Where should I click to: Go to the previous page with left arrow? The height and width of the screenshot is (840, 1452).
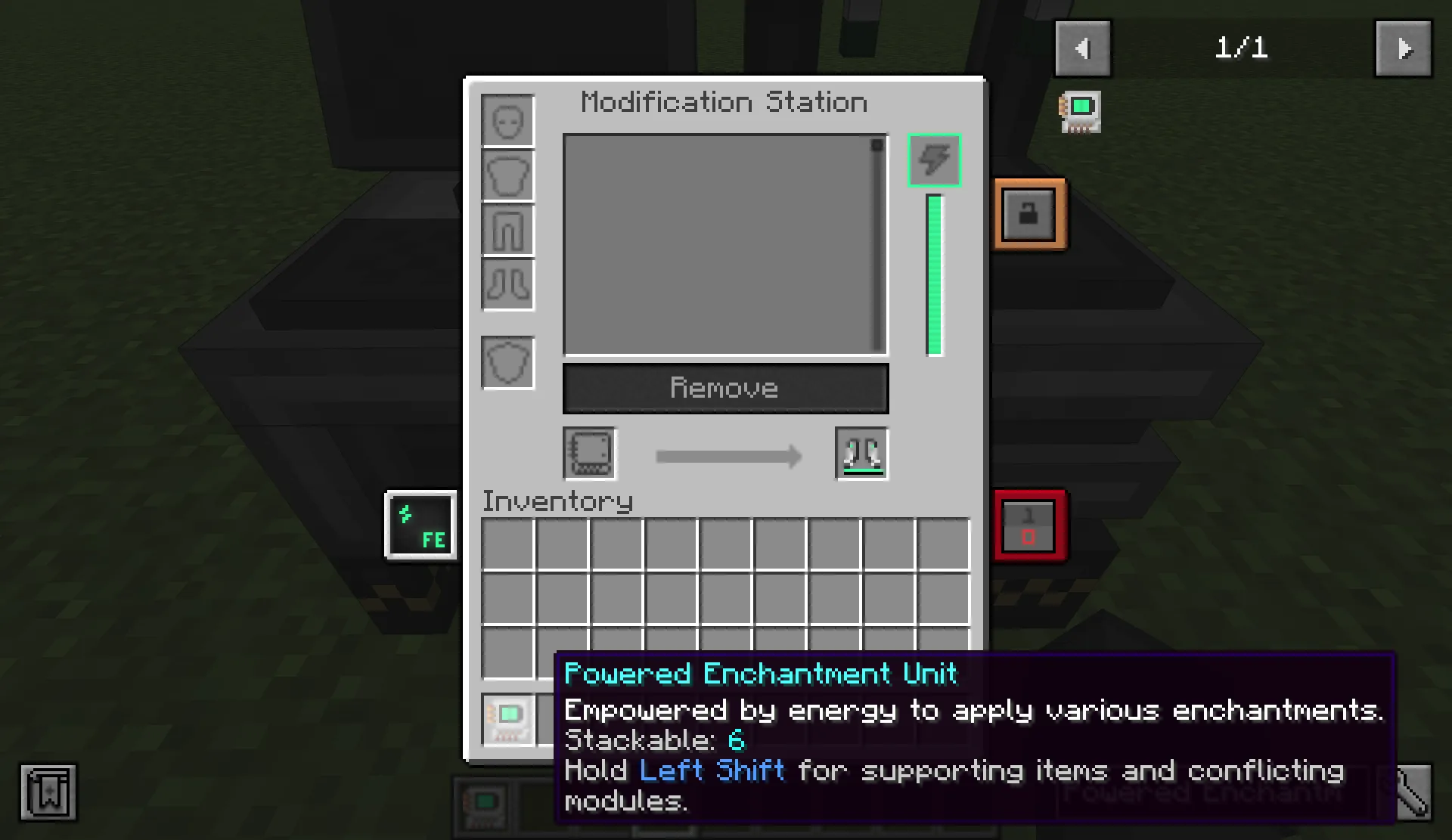tap(1082, 48)
